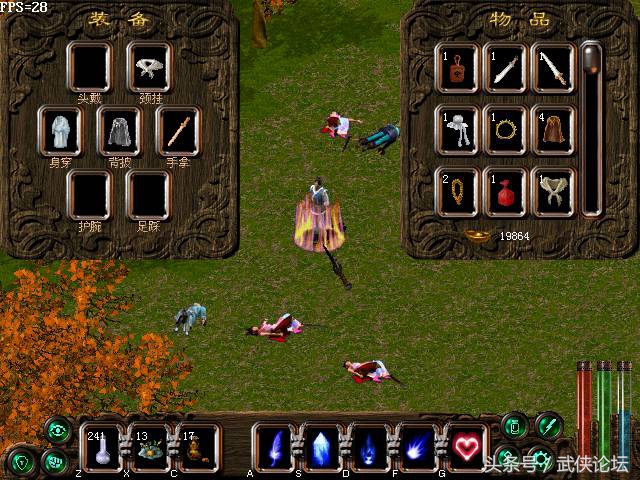Pick the cream shawl in the inventory
This screenshot has width=640, height=480.
553,191
